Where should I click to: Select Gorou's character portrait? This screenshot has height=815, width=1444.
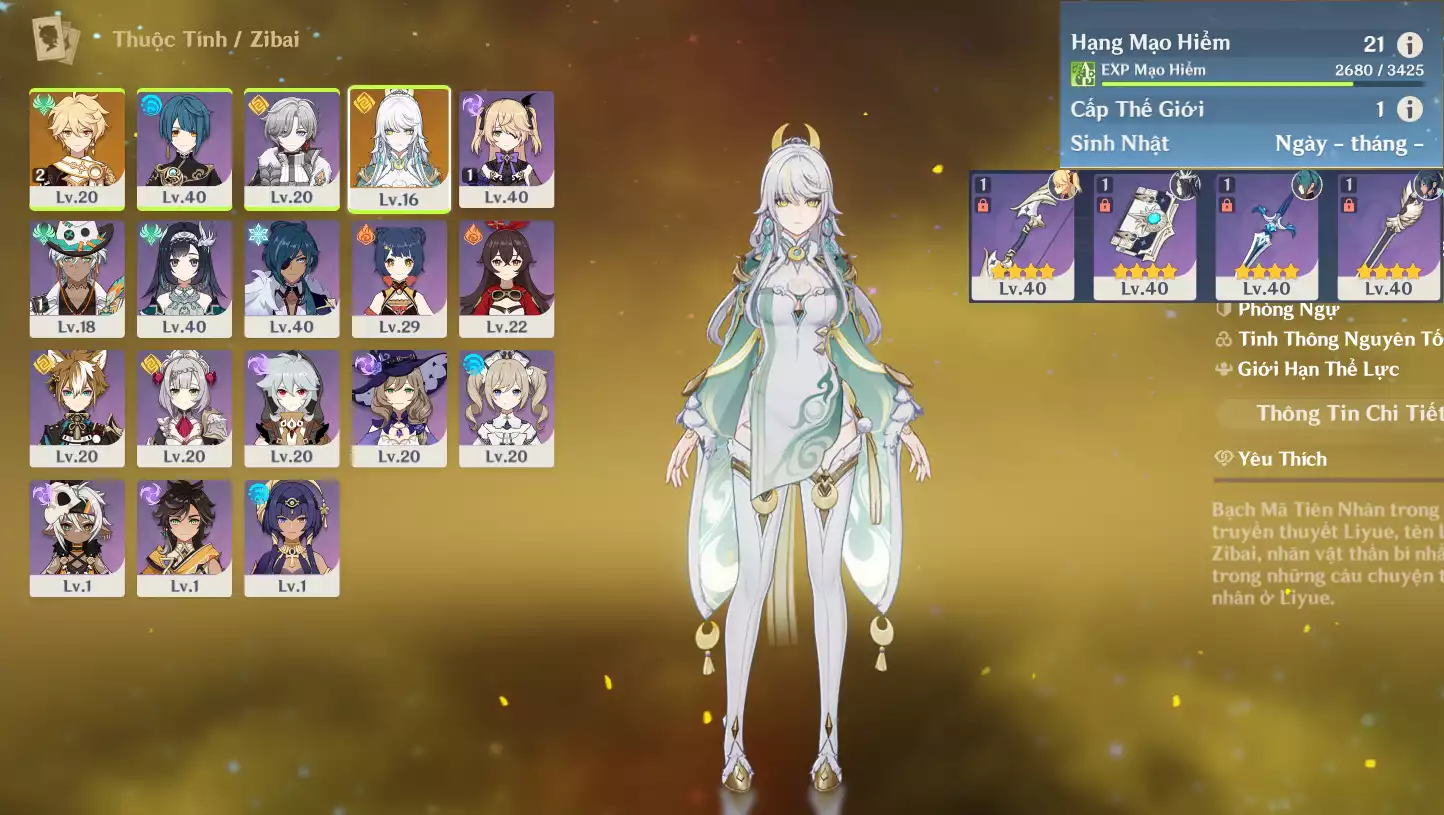click(77, 408)
